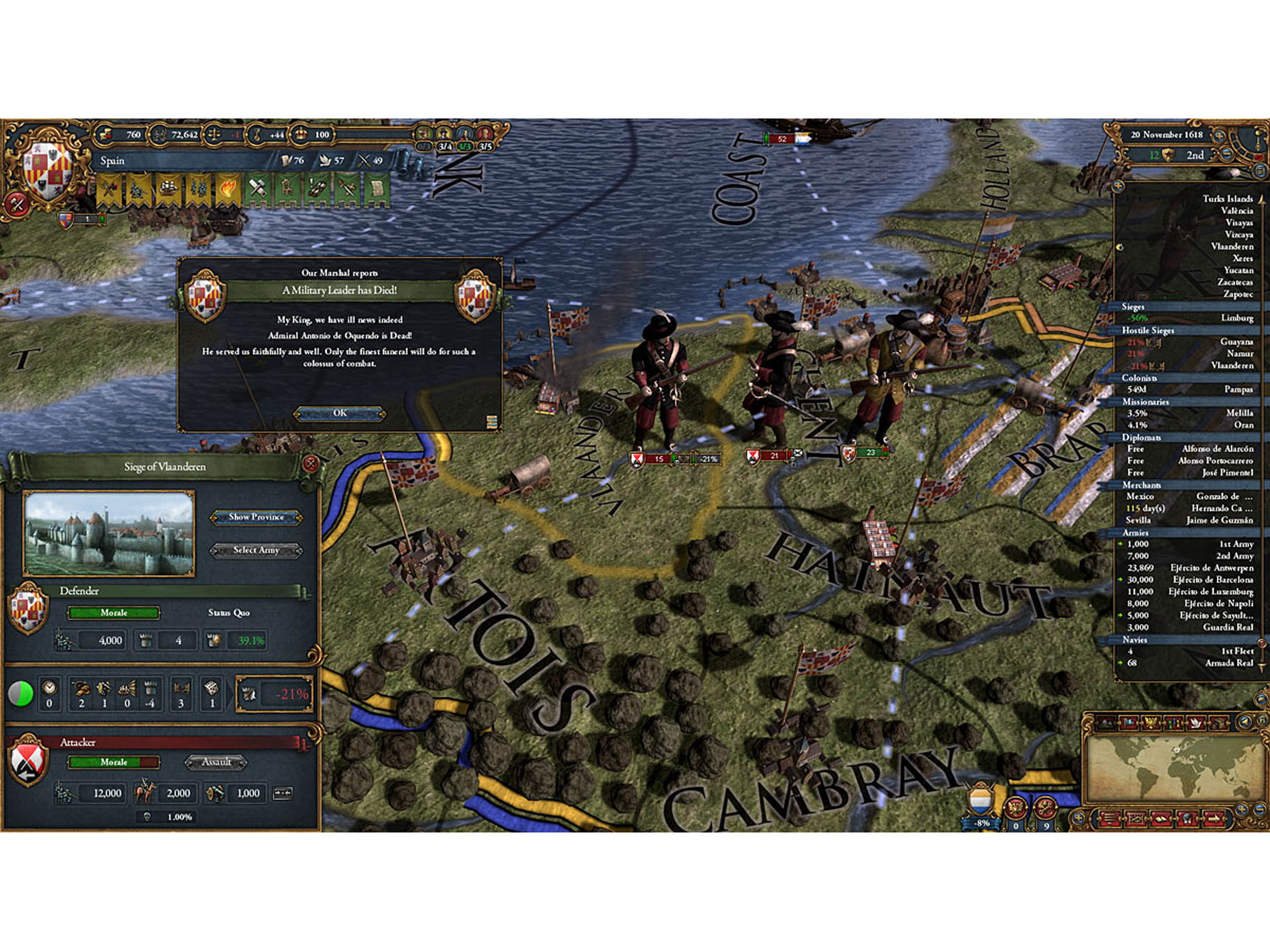Toggle the political mapmode flag icon
1270x952 pixels.
pos(1129,722)
